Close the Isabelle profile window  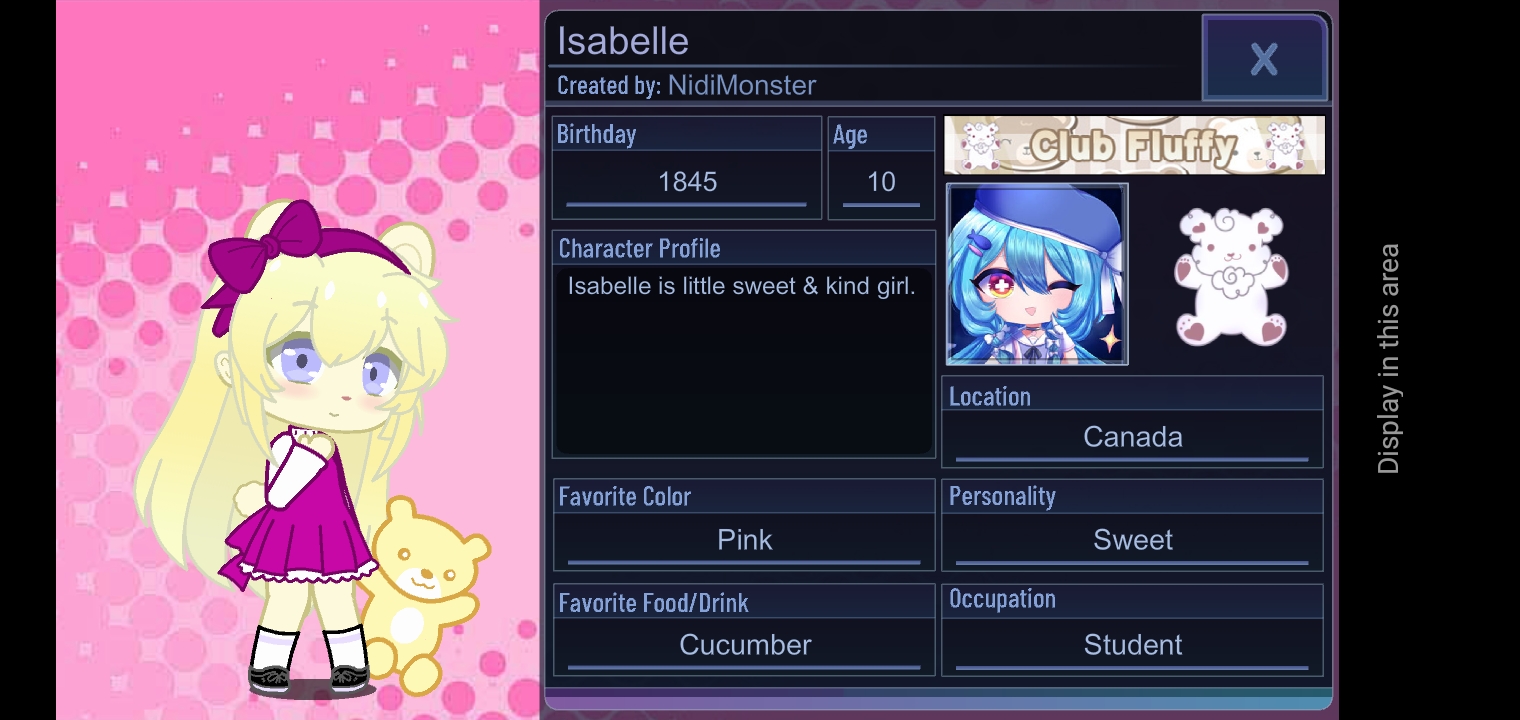1263,58
